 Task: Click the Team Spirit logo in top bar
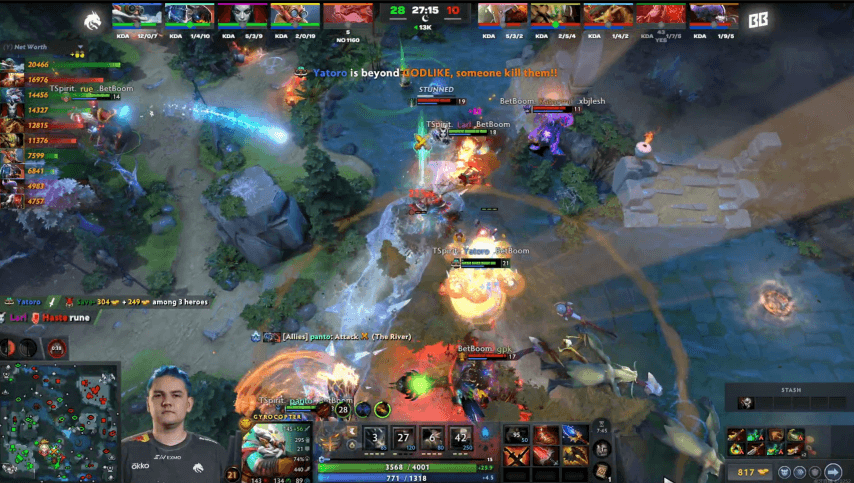point(94,17)
